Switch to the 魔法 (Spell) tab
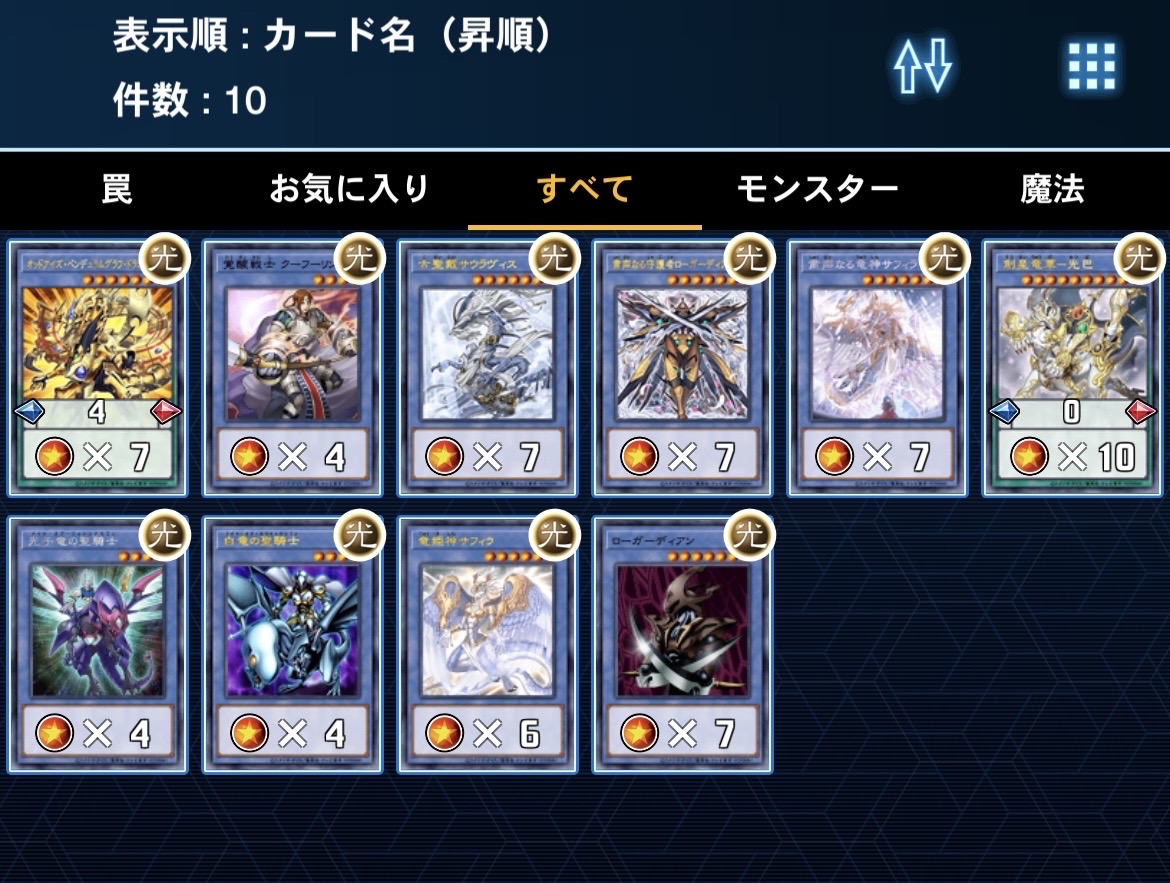 1052,189
